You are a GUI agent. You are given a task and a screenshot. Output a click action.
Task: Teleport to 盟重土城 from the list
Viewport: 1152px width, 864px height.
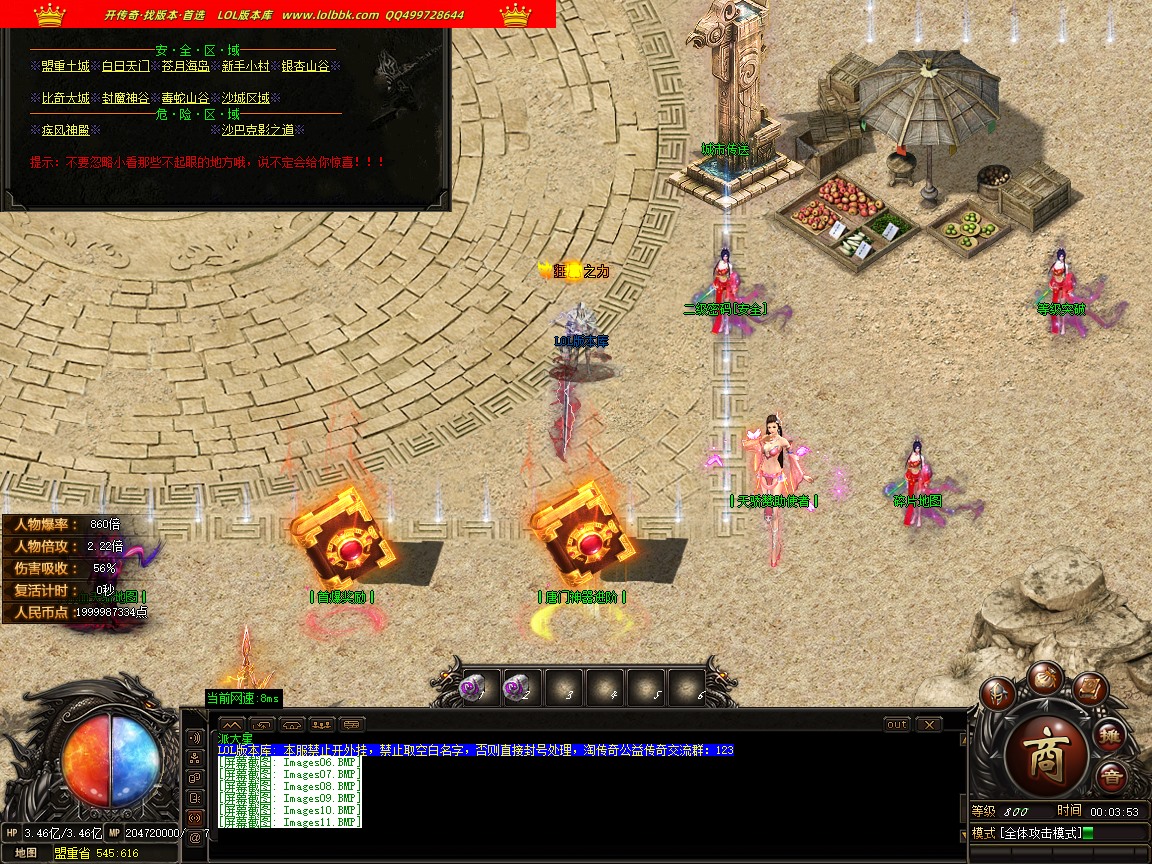click(66, 66)
